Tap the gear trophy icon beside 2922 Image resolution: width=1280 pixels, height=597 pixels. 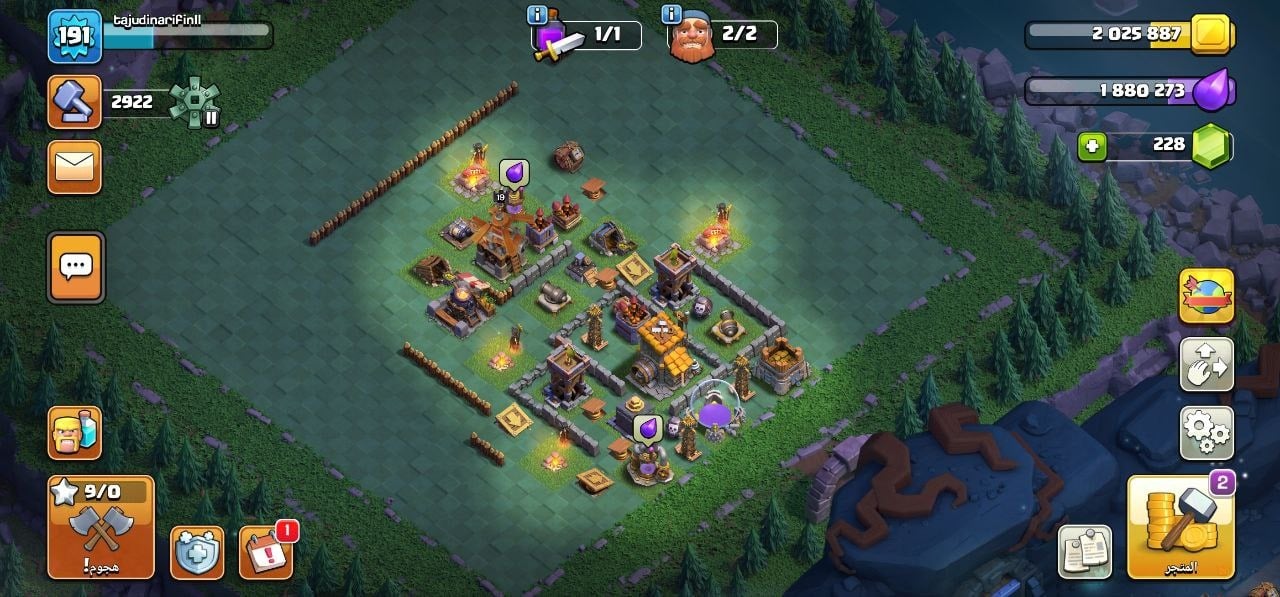190,101
